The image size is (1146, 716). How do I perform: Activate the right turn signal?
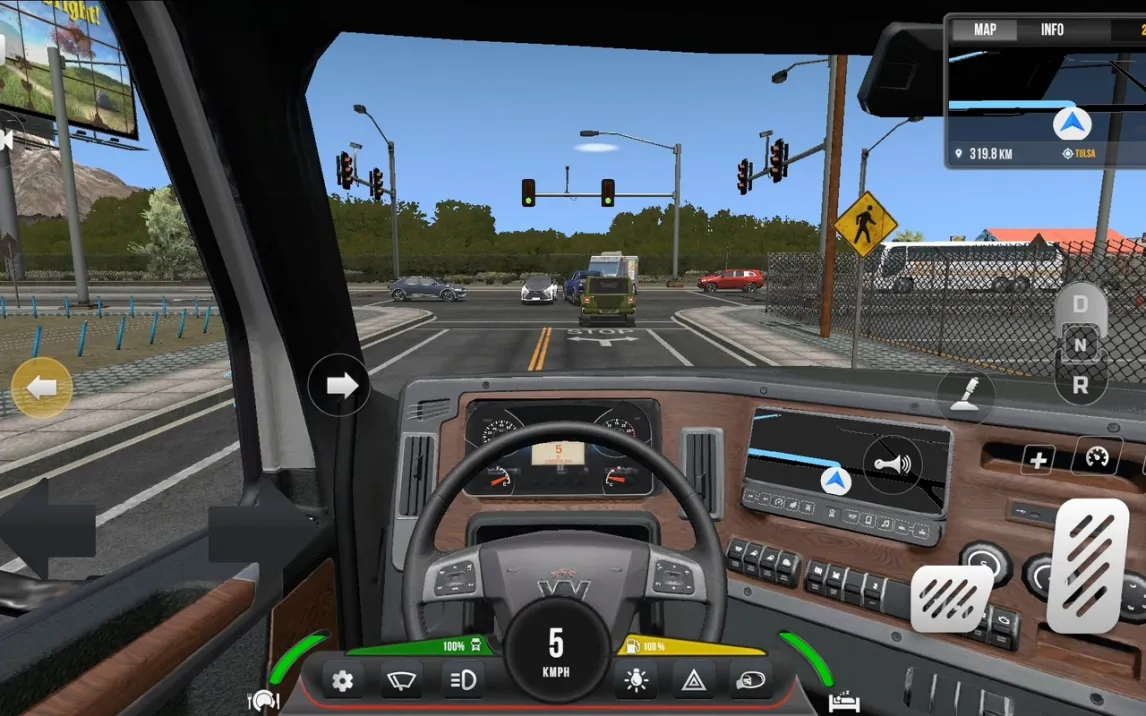pyautogui.click(x=340, y=386)
